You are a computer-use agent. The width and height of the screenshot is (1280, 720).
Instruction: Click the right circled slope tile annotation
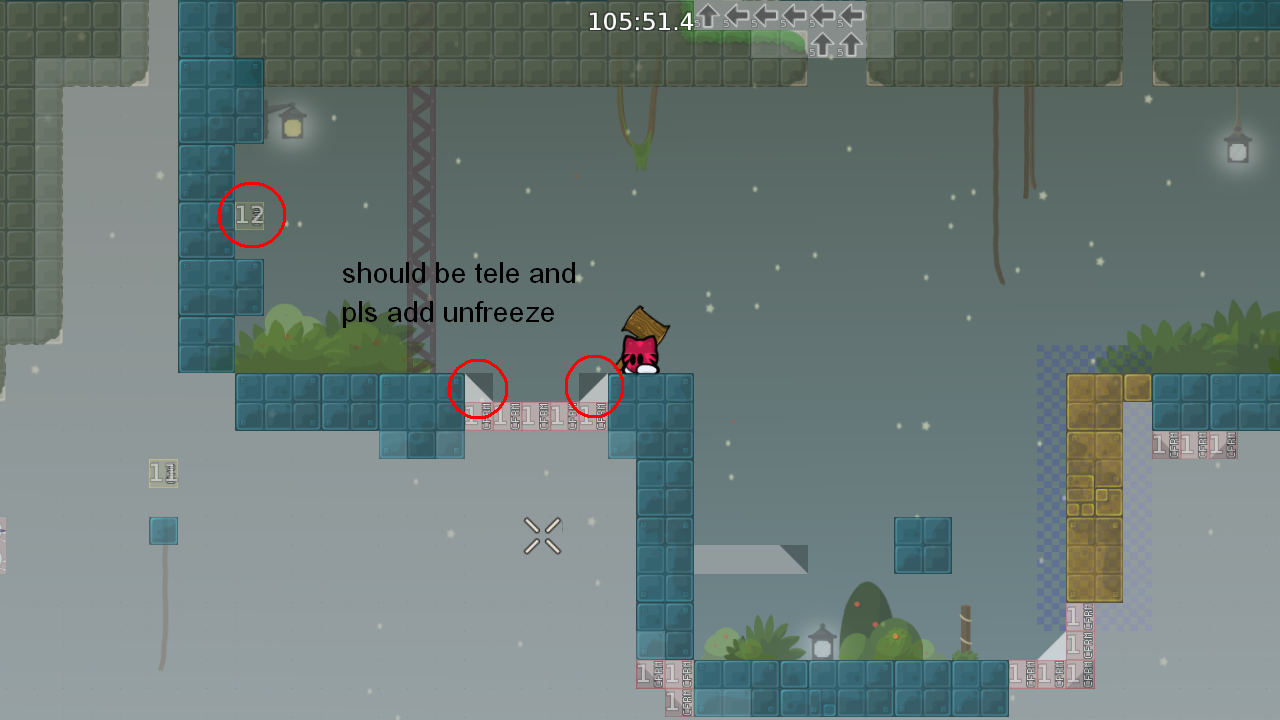pyautogui.click(x=596, y=385)
